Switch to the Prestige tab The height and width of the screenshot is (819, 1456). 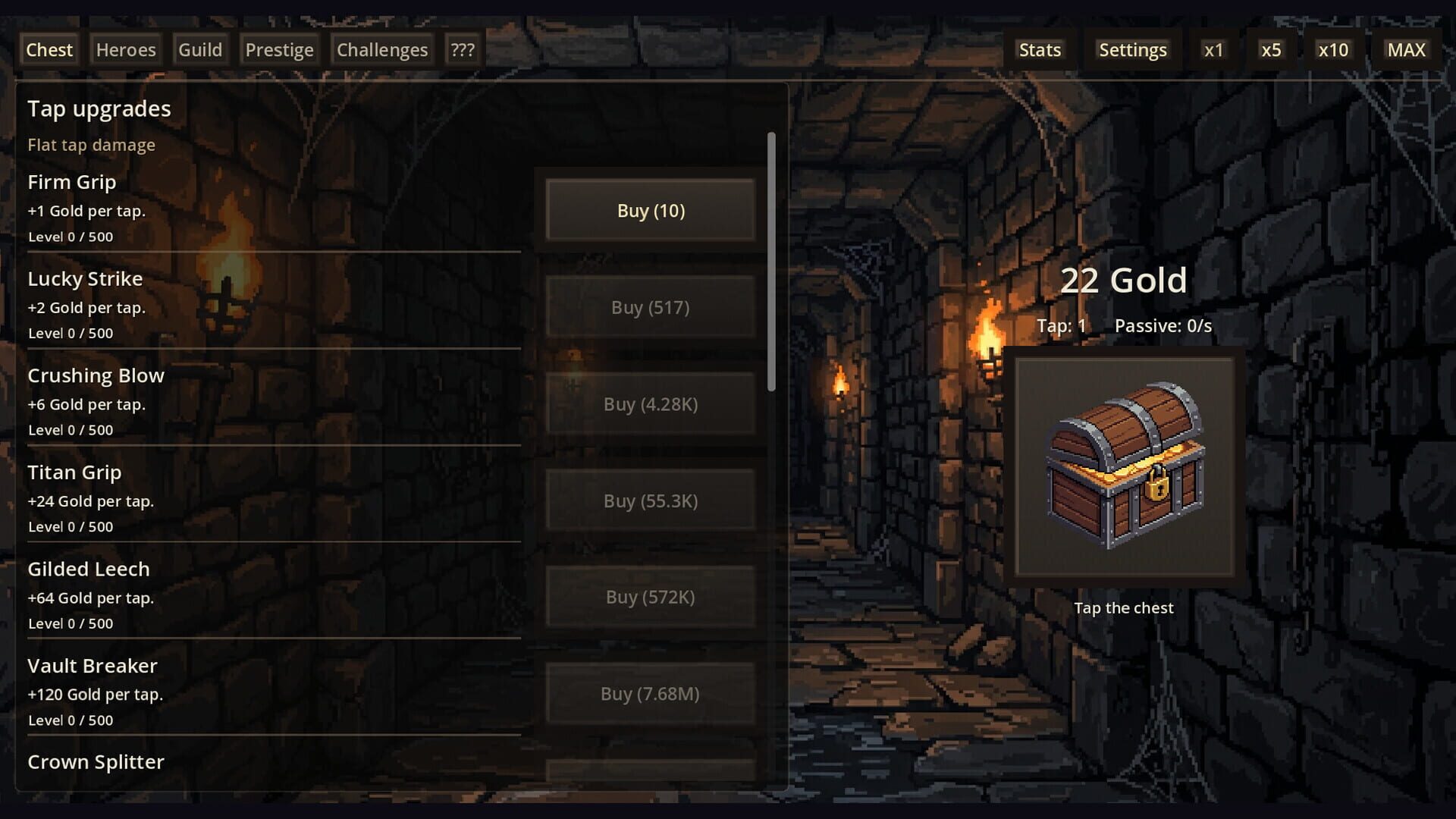(279, 49)
